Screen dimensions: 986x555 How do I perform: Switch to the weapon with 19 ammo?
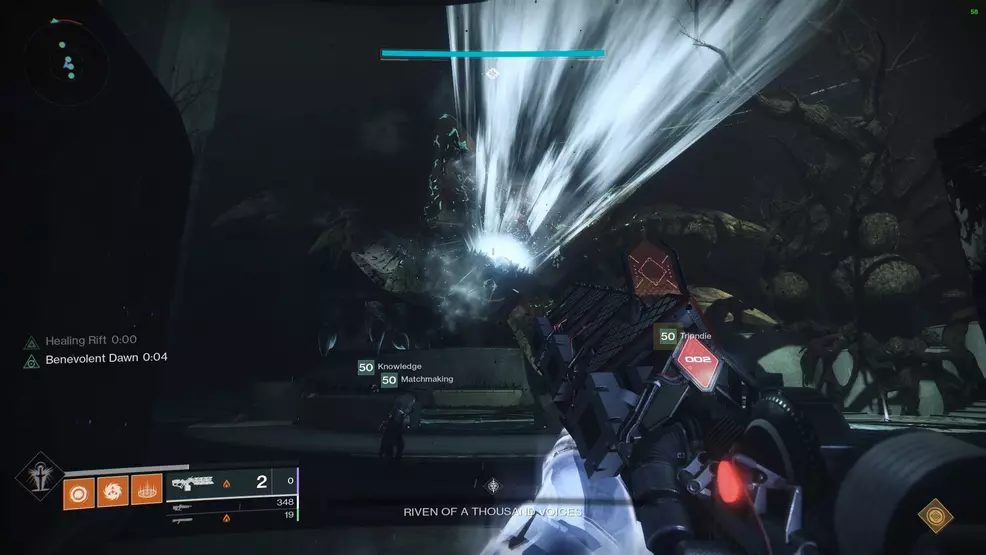point(230,516)
